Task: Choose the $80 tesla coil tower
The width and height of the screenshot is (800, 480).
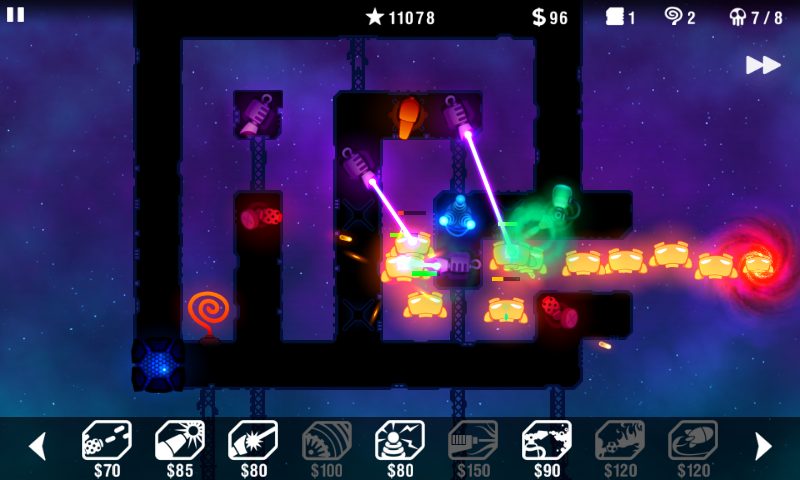Action: 400,441
